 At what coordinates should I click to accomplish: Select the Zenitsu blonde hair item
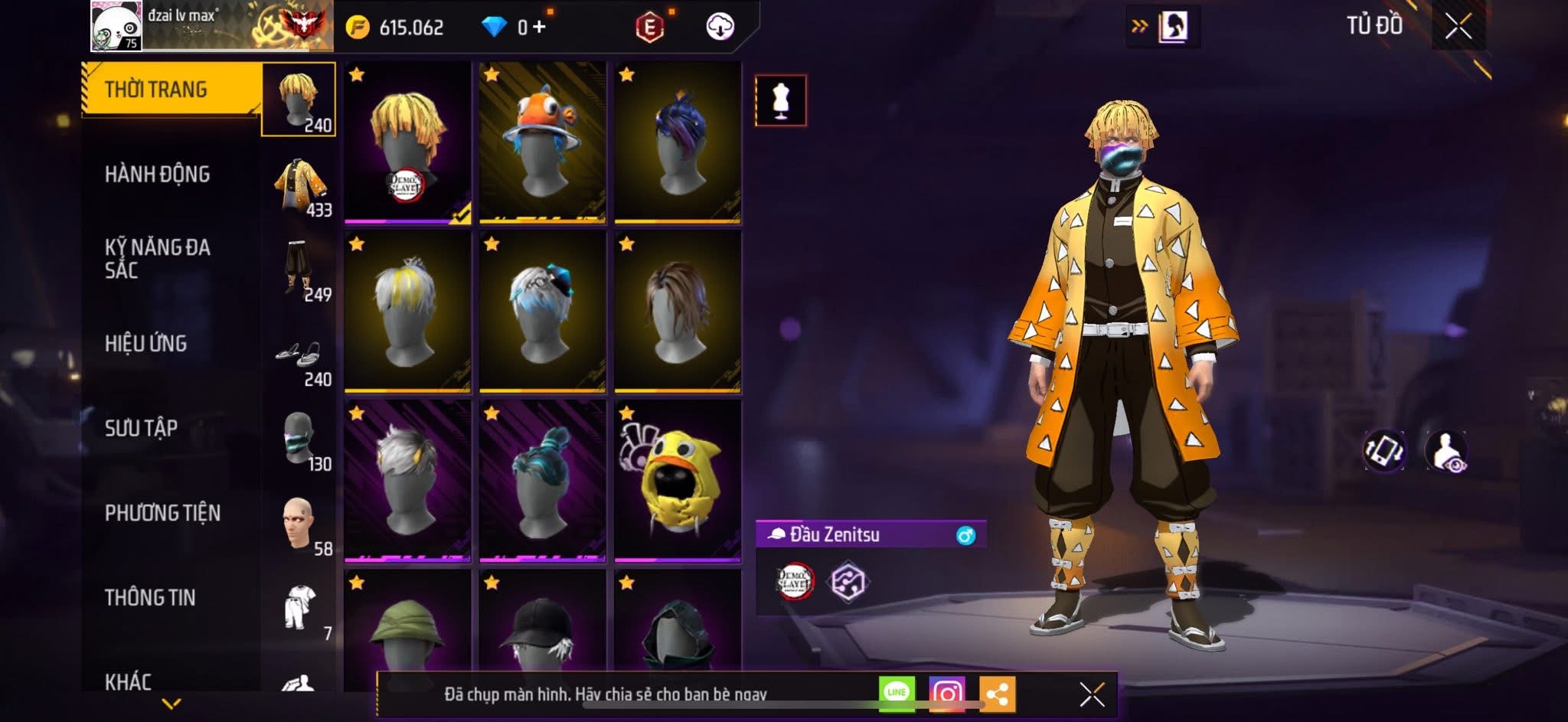[407, 142]
